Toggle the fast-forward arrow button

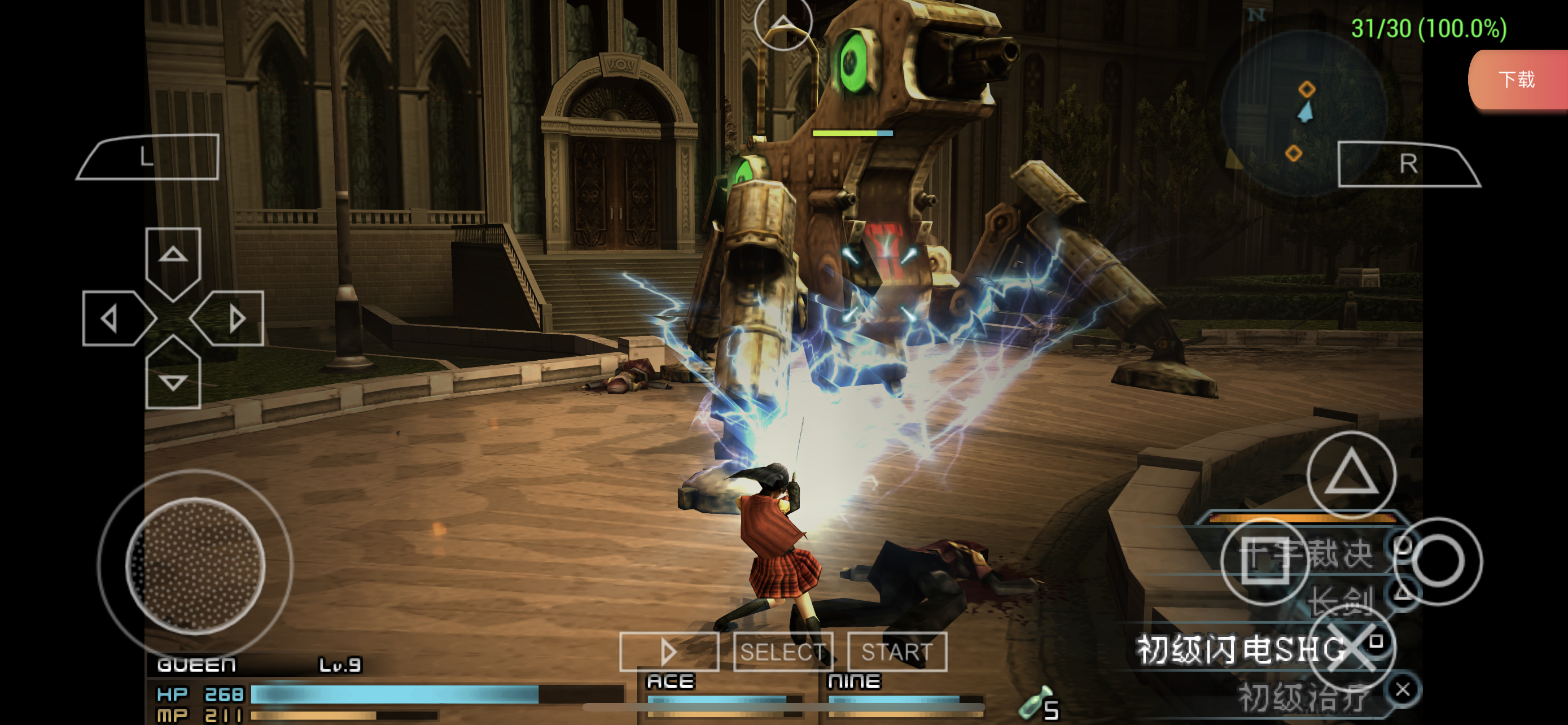[x=669, y=652]
